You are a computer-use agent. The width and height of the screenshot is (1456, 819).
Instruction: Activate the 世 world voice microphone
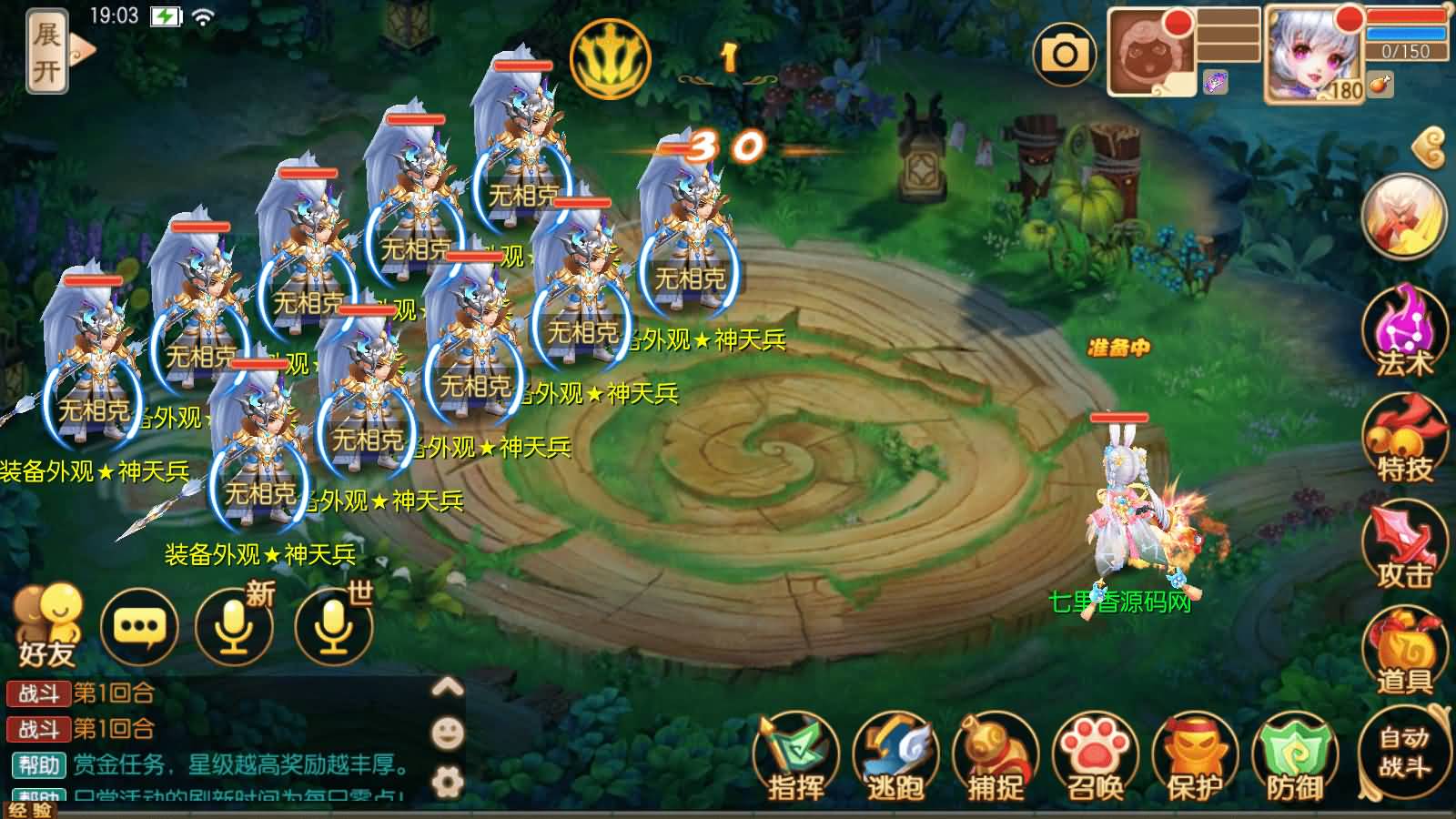(x=334, y=626)
